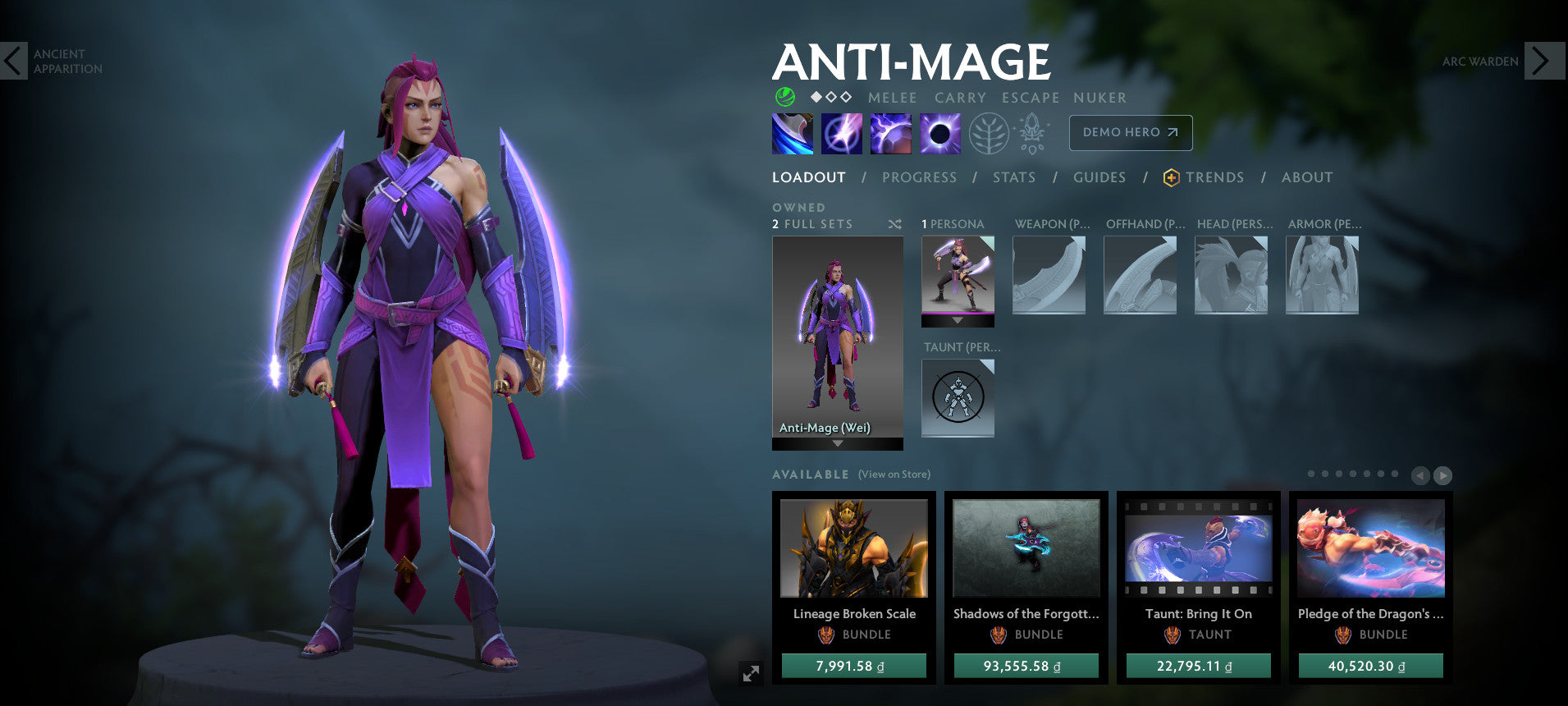Select the Counterspell ability icon
This screenshot has width=1568, height=706.
[x=891, y=133]
